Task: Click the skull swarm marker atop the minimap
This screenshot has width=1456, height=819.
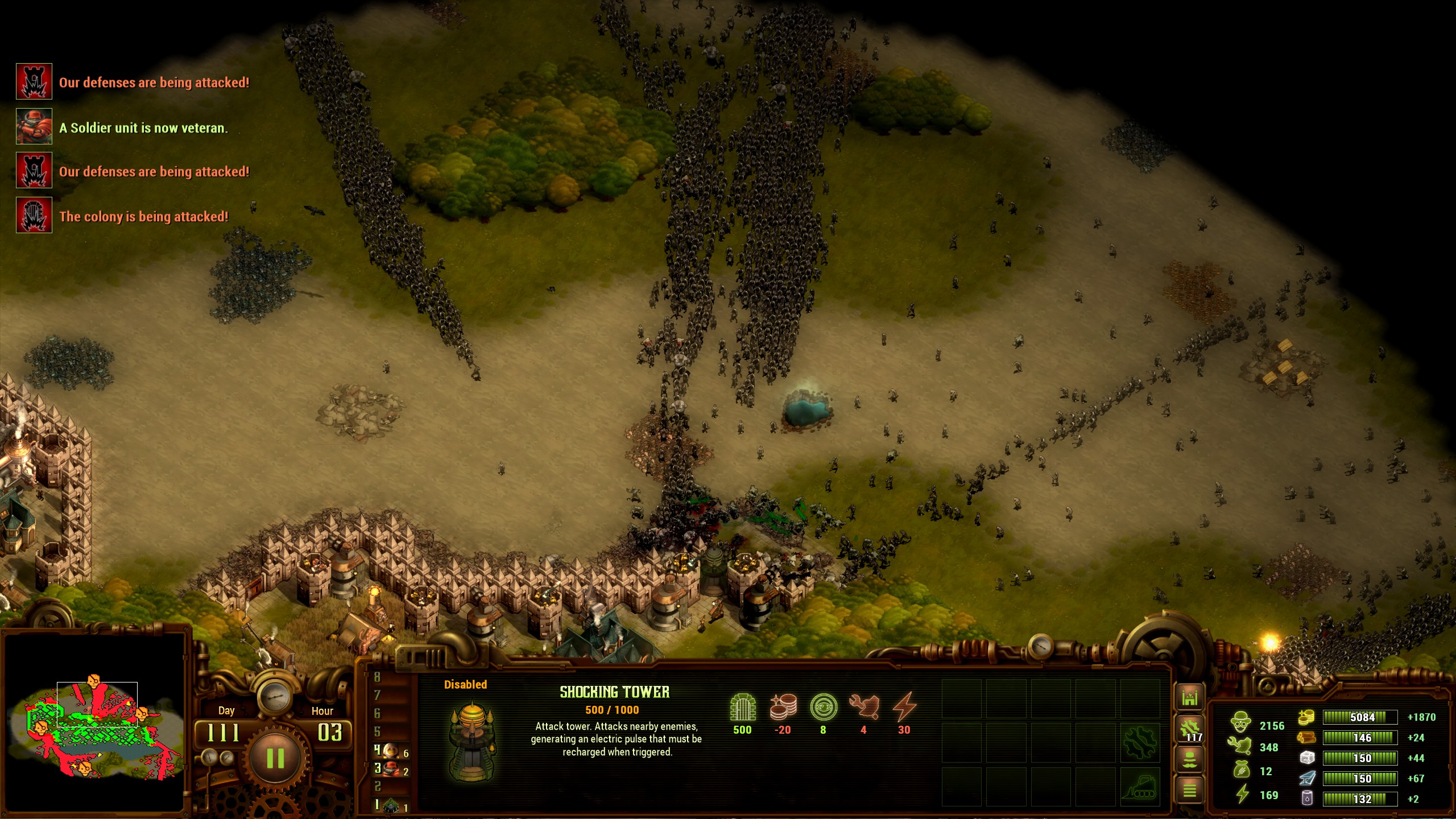Action: pyautogui.click(x=94, y=680)
